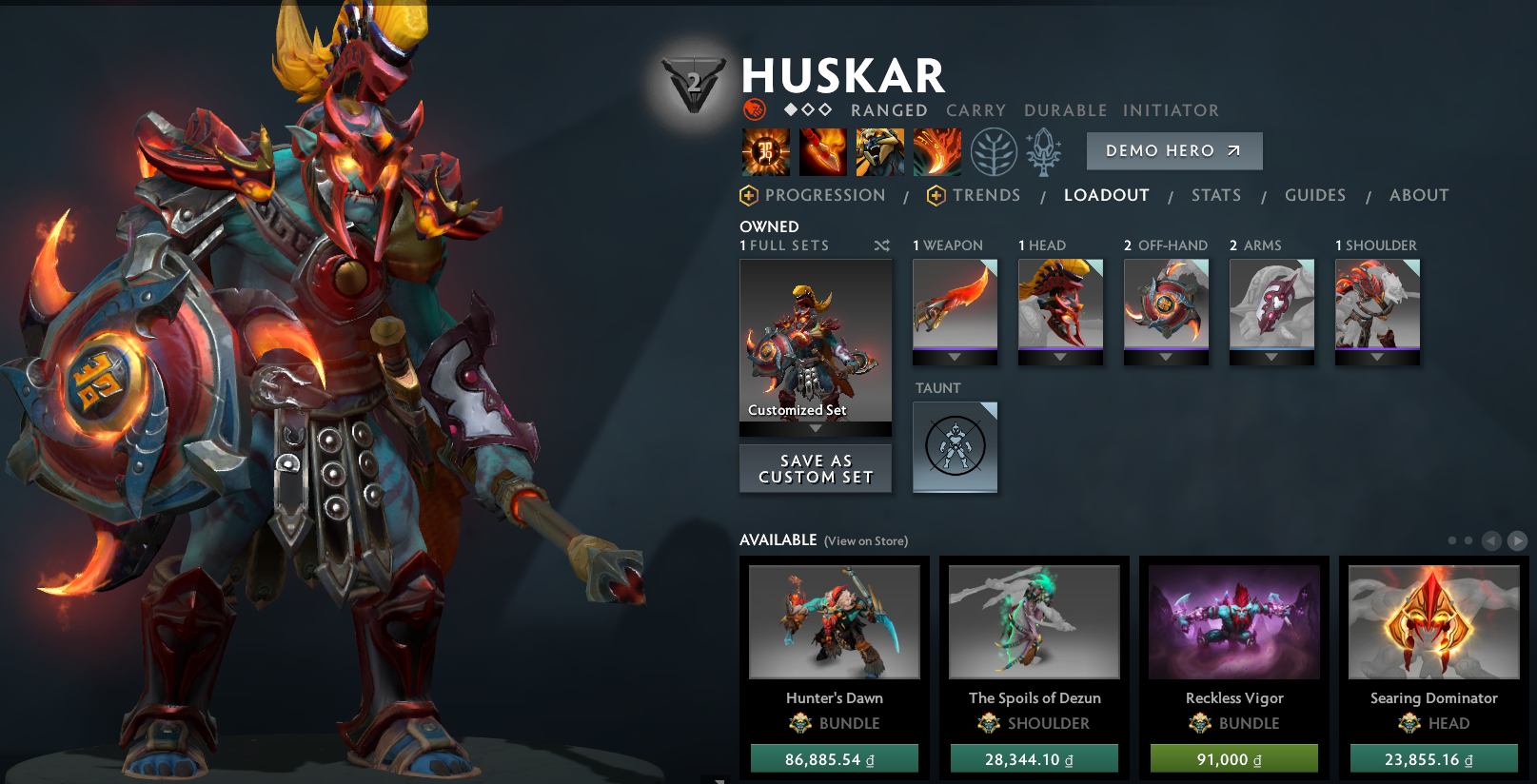Choose the owned weapon slot item
1537x784 pixels.
955,304
